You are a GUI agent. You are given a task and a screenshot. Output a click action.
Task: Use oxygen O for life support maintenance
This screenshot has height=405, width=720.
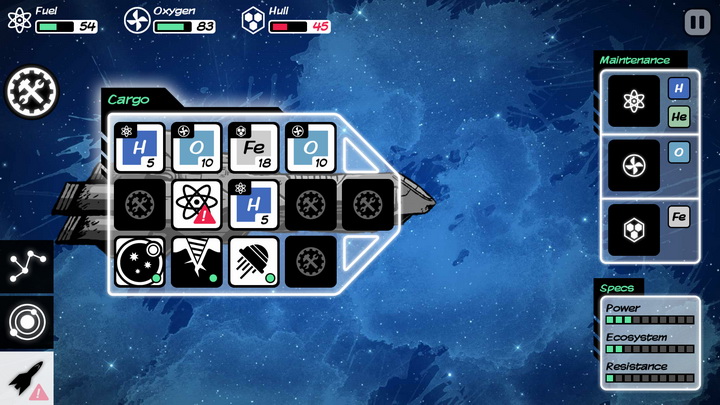(x=680, y=152)
